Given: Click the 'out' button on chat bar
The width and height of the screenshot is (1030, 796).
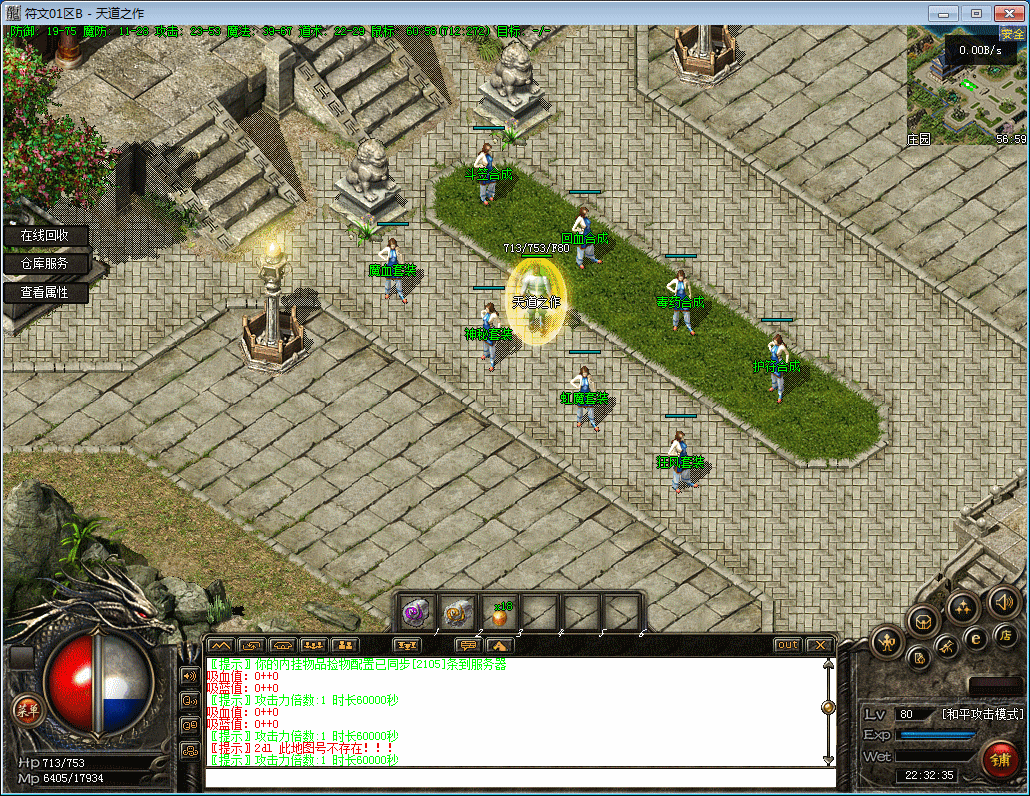Looking at the screenshot, I should point(788,645).
